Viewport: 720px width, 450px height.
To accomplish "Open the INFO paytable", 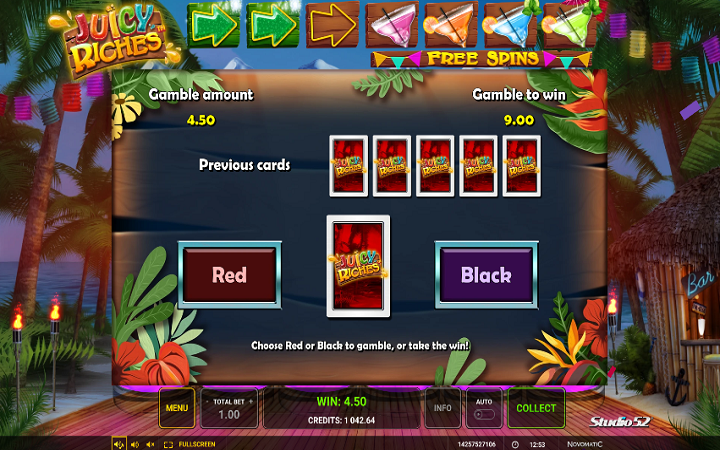I will coord(442,408).
